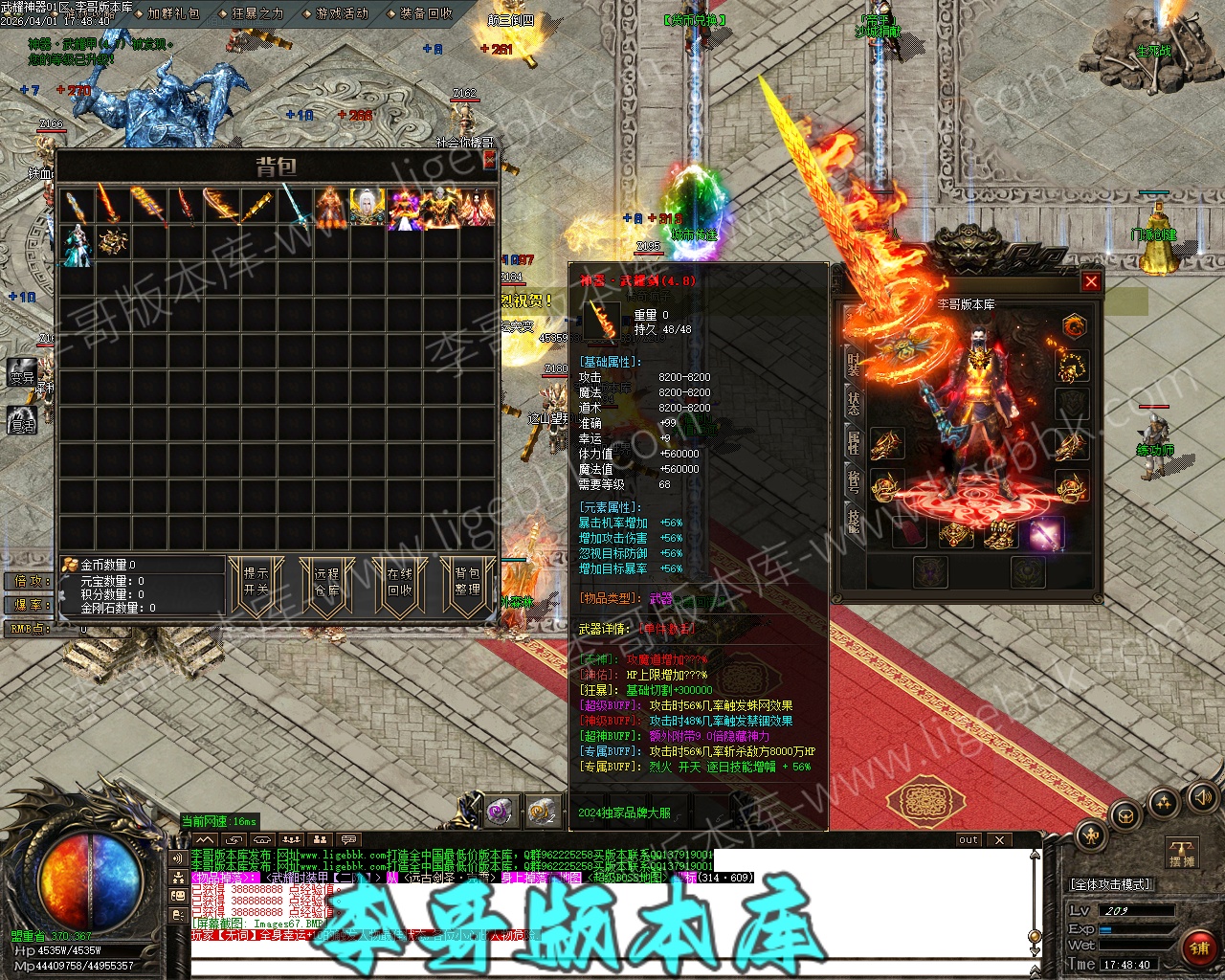Toggle the 全体攻击模式 attack mode label
Viewport: 1225px width, 980px height.
(x=1110, y=884)
